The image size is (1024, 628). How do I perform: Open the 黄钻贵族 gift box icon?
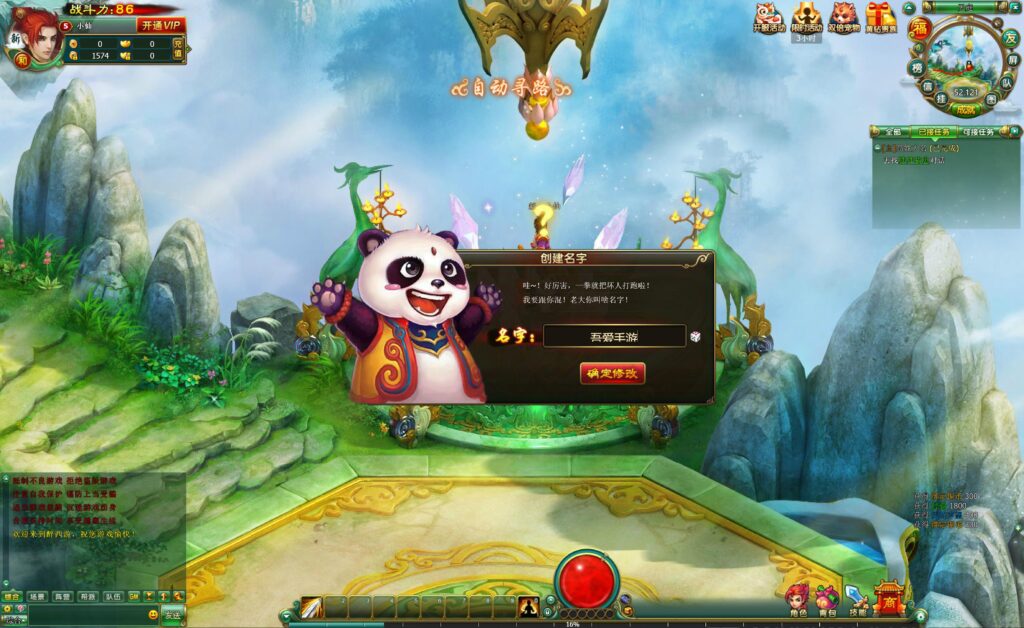(881, 17)
